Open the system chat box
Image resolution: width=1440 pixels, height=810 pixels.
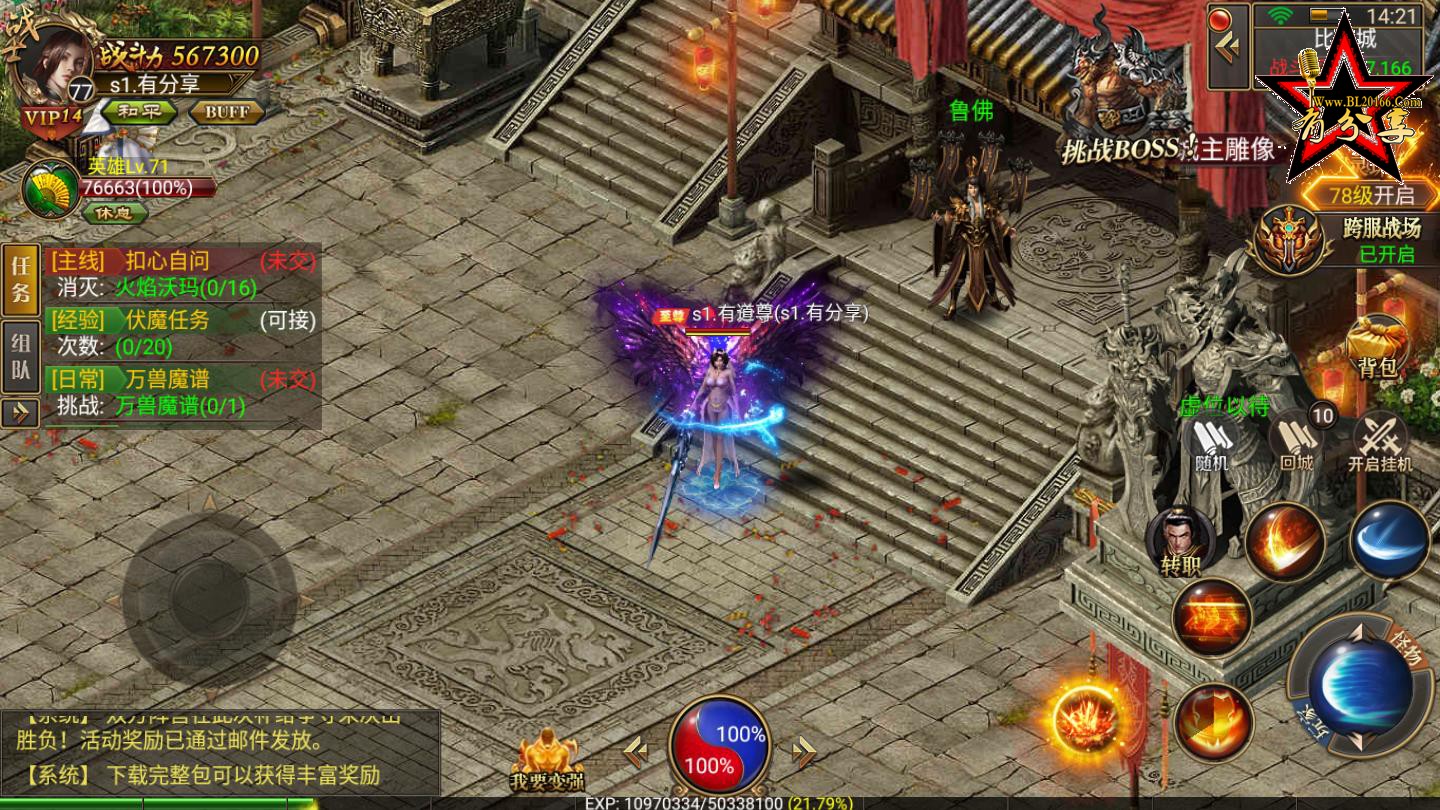(x=220, y=755)
